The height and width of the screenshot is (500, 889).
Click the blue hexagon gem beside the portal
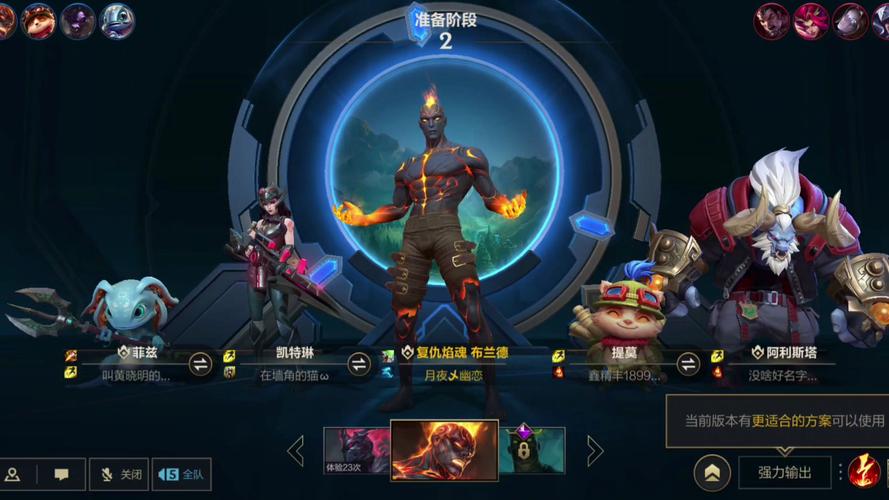pos(592,225)
